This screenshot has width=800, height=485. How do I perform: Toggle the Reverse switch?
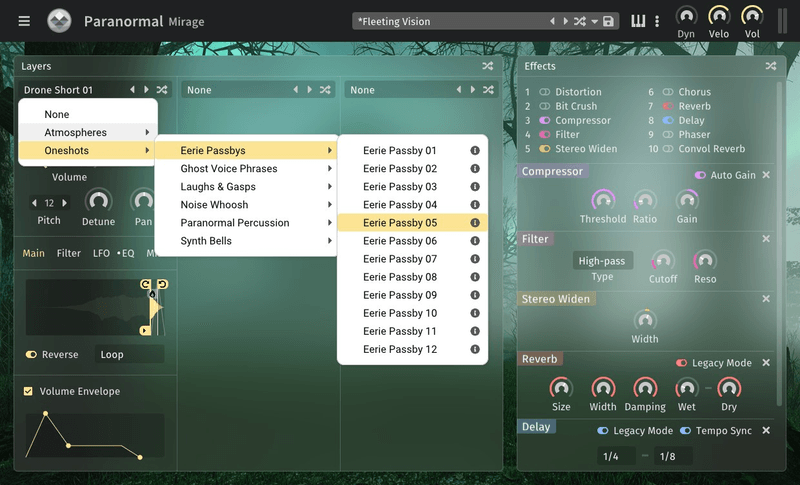click(x=31, y=355)
